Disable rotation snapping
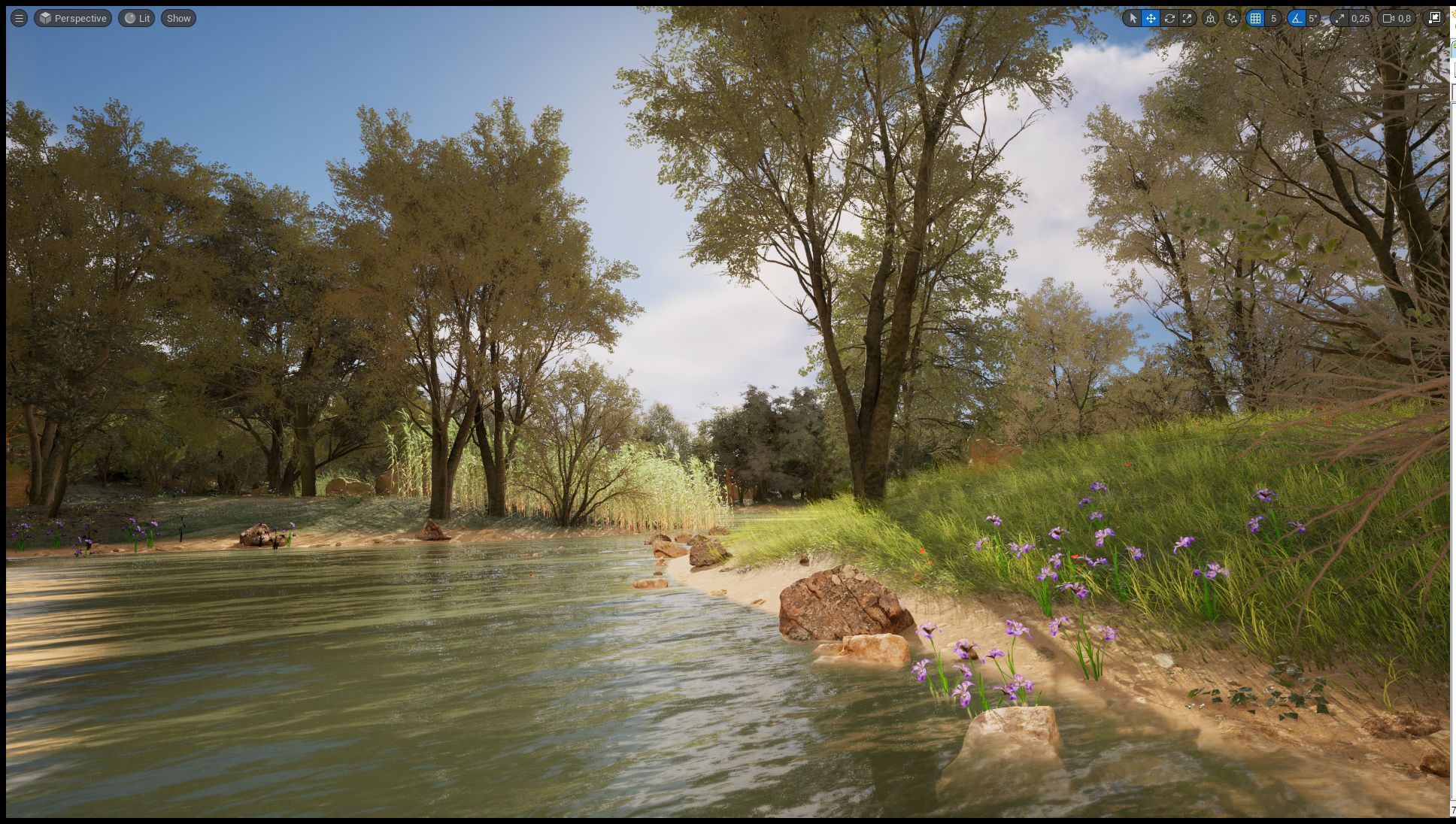 1297,19
